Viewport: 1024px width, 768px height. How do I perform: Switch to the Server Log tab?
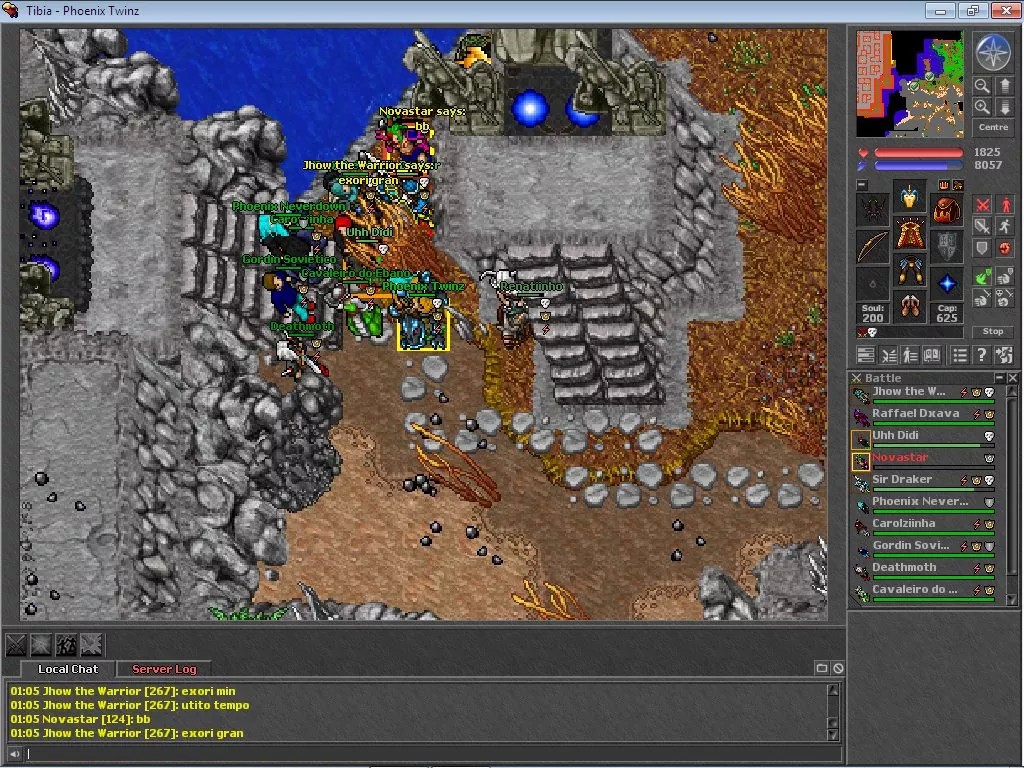(164, 669)
